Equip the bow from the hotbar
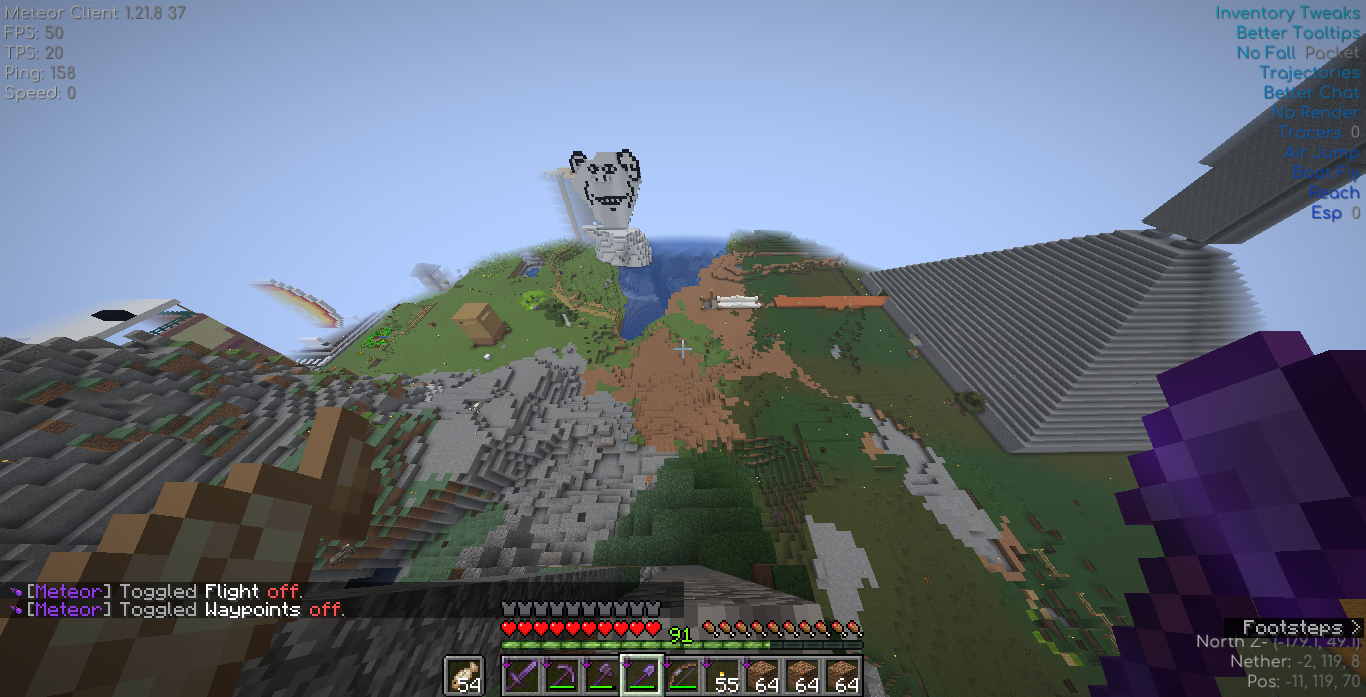 [682, 676]
